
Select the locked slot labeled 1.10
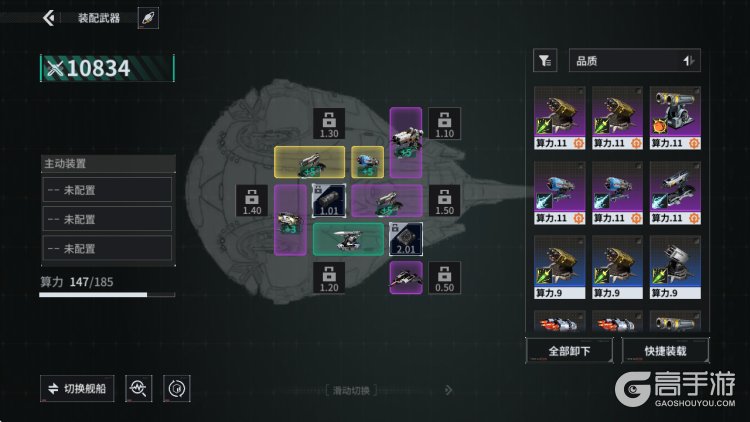pos(445,124)
